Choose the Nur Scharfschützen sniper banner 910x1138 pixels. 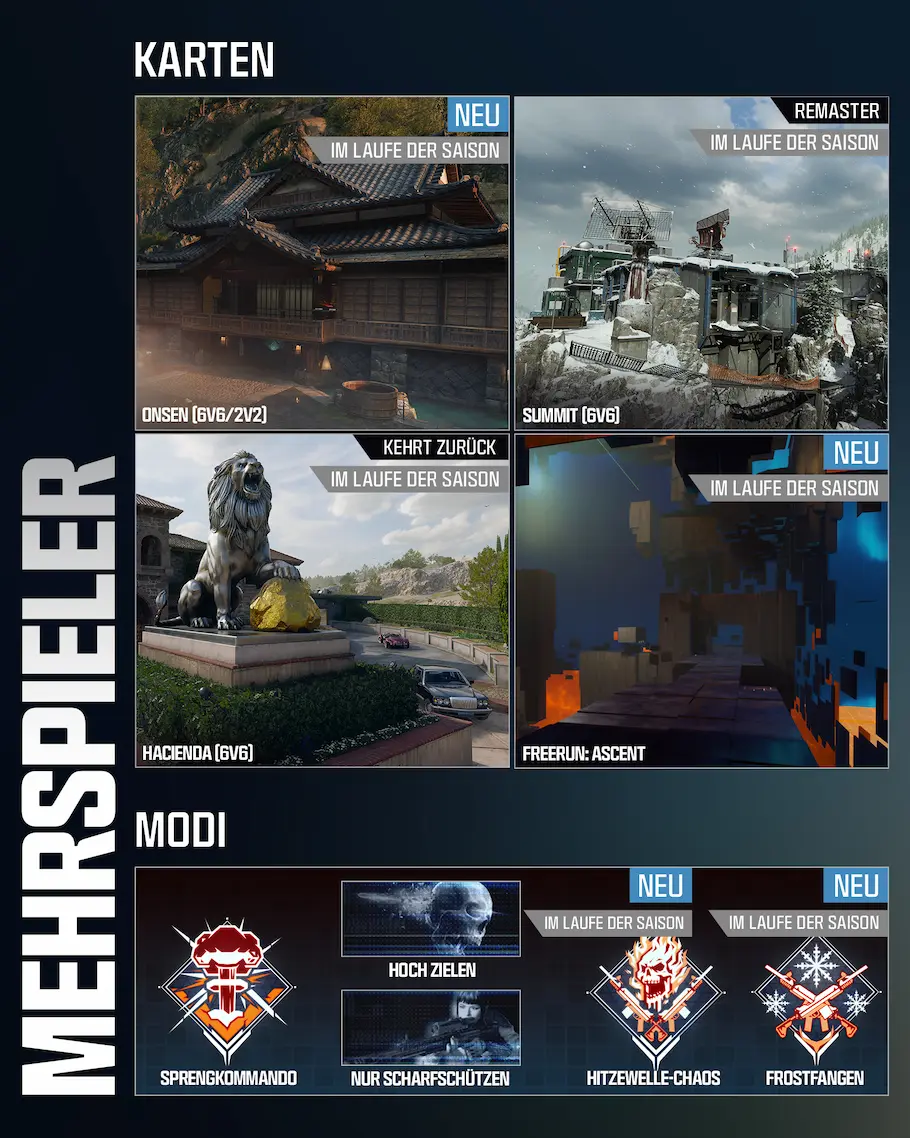[x=431, y=1027]
